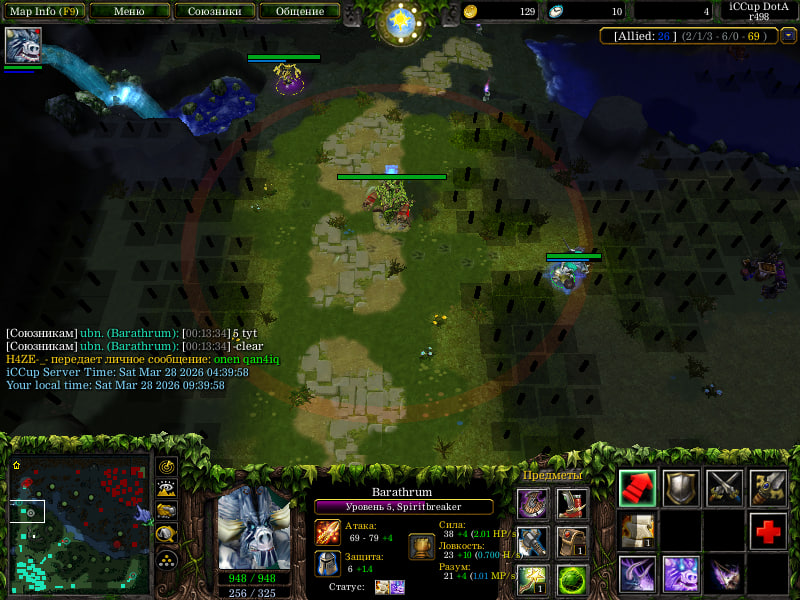Collapse the Allied scoreboard with its arrow button
This screenshot has height=600, width=800.
pos(788,36)
